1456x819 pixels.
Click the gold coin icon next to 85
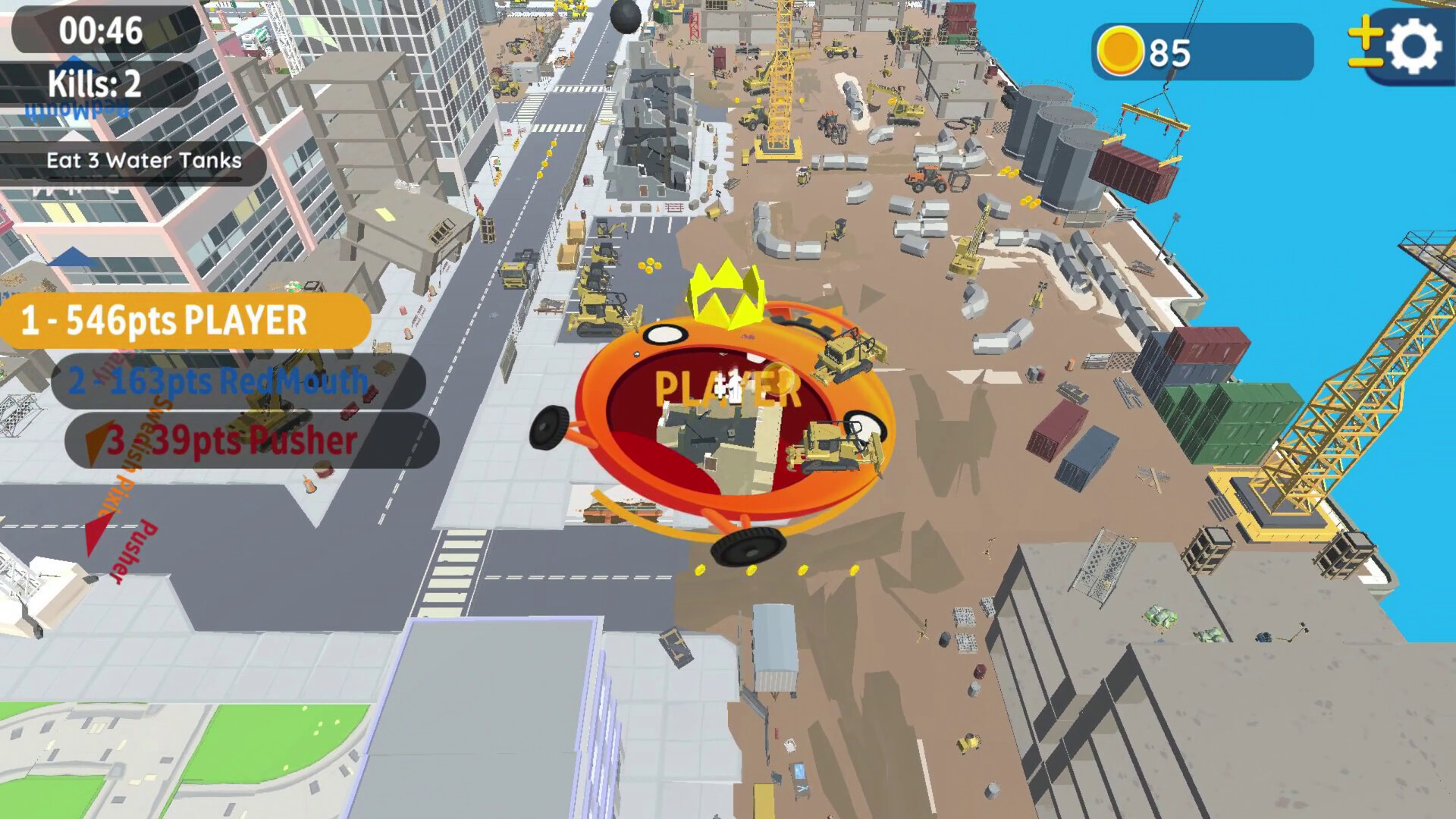tap(1122, 49)
